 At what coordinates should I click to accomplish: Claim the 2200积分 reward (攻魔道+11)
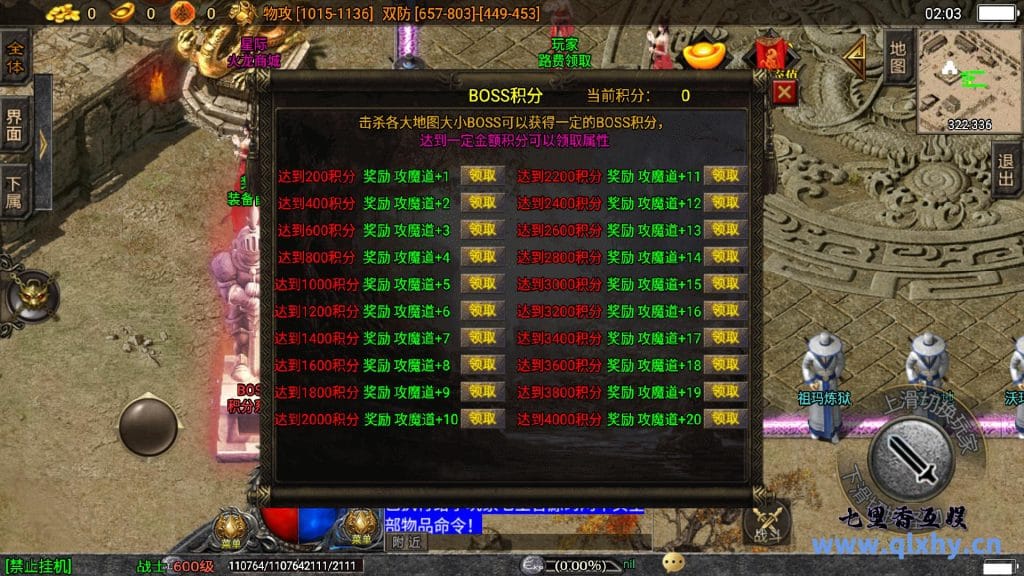pyautogui.click(x=726, y=175)
